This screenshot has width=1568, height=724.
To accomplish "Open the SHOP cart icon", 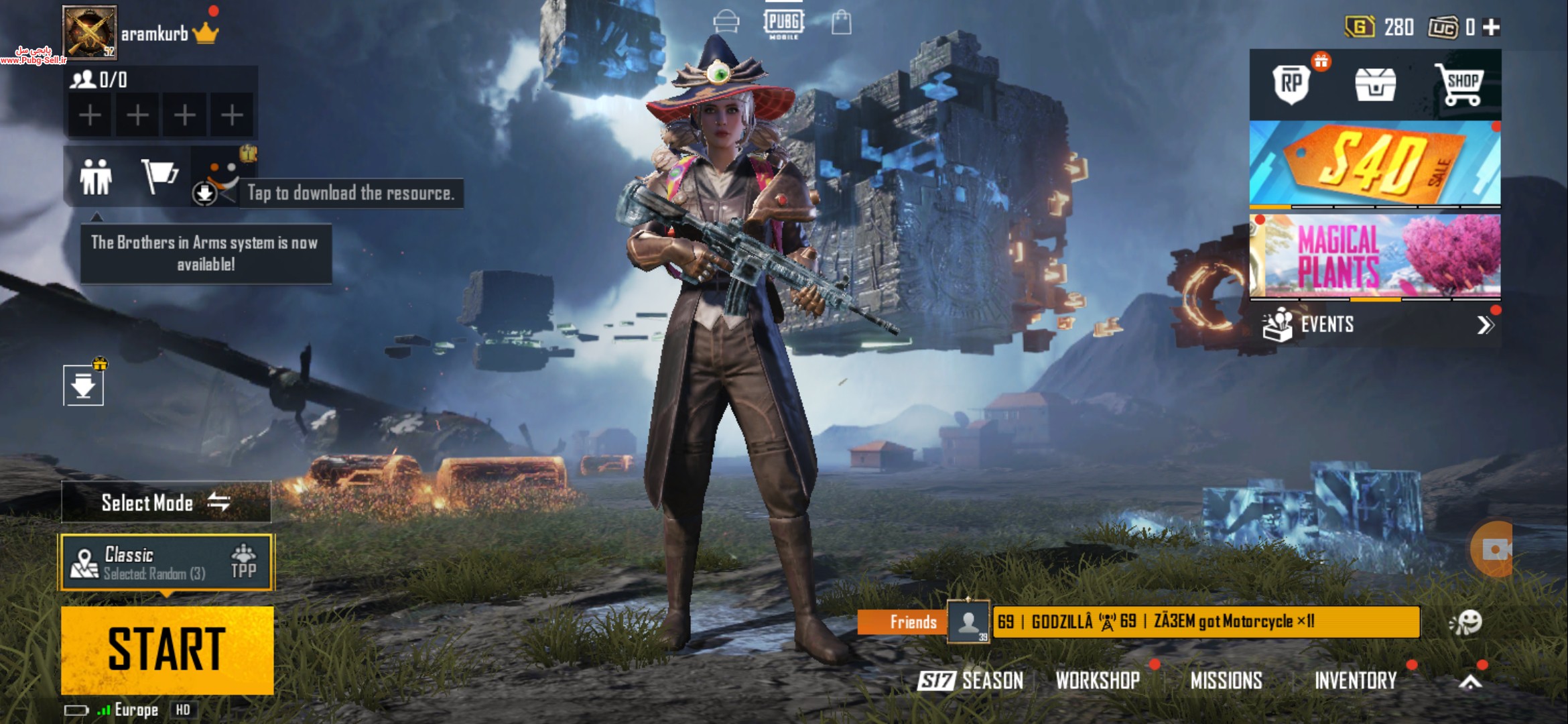I will click(1460, 85).
